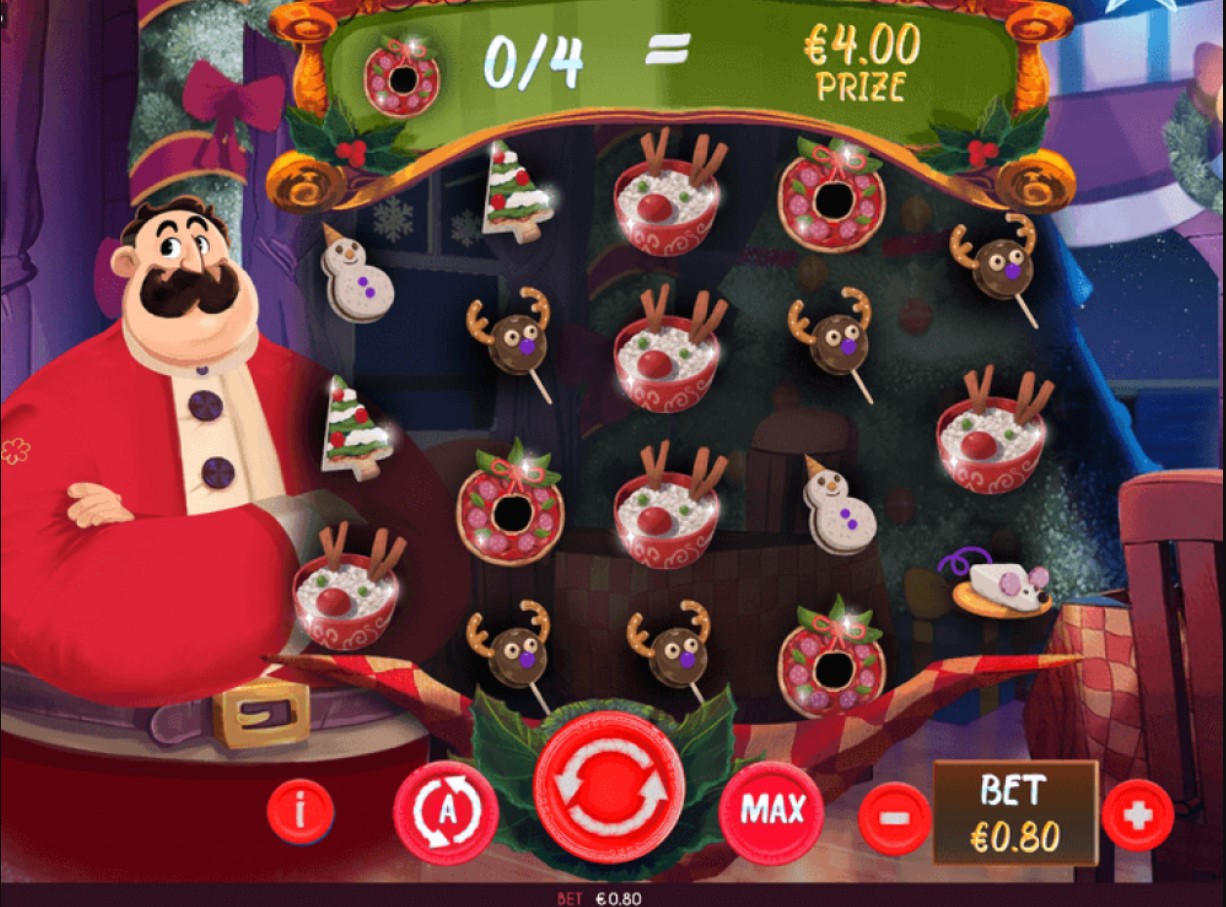Decrease the bet with the minus button
The image size is (1226, 907).
coord(894,817)
